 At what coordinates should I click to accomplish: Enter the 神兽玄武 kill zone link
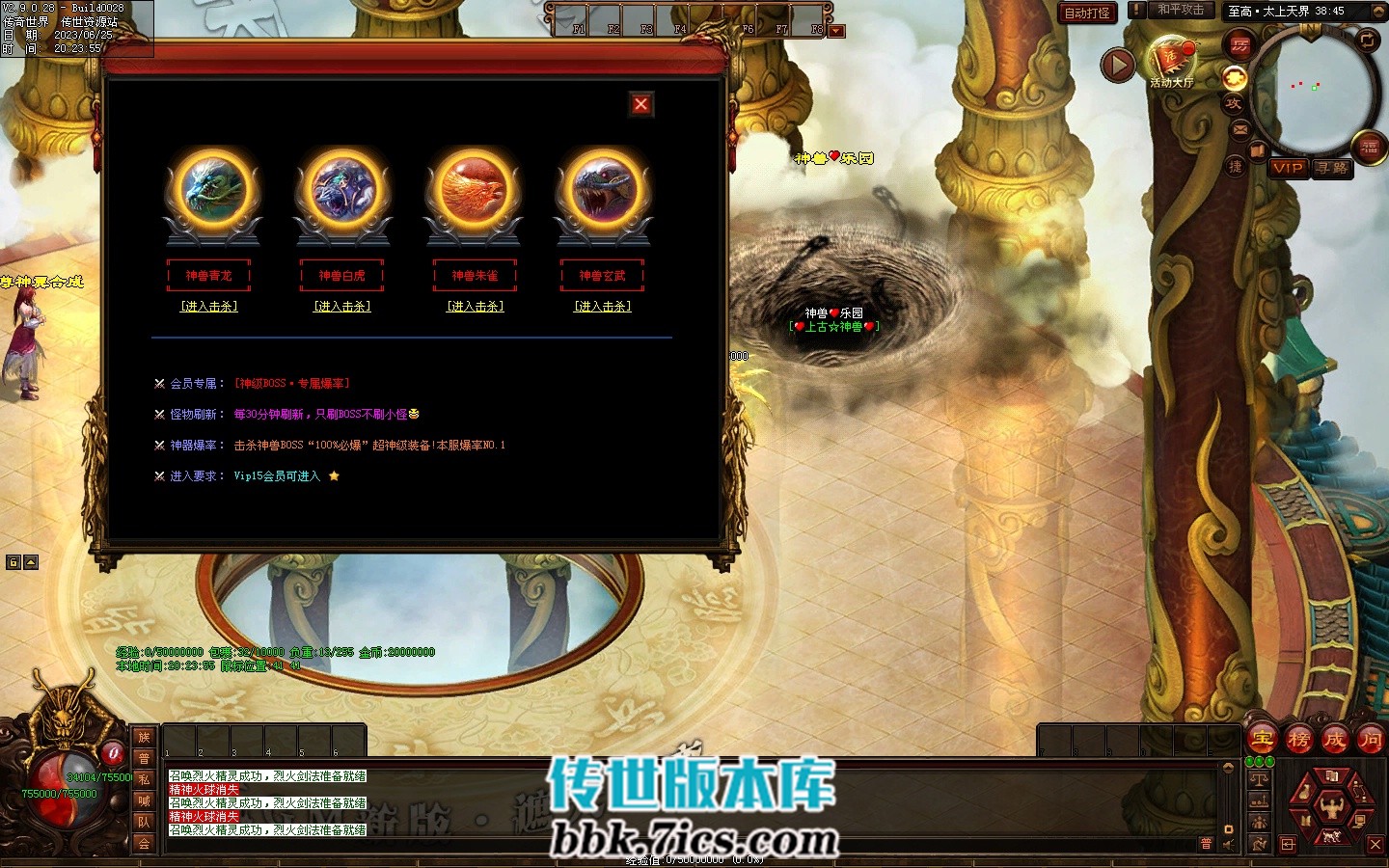pos(603,307)
